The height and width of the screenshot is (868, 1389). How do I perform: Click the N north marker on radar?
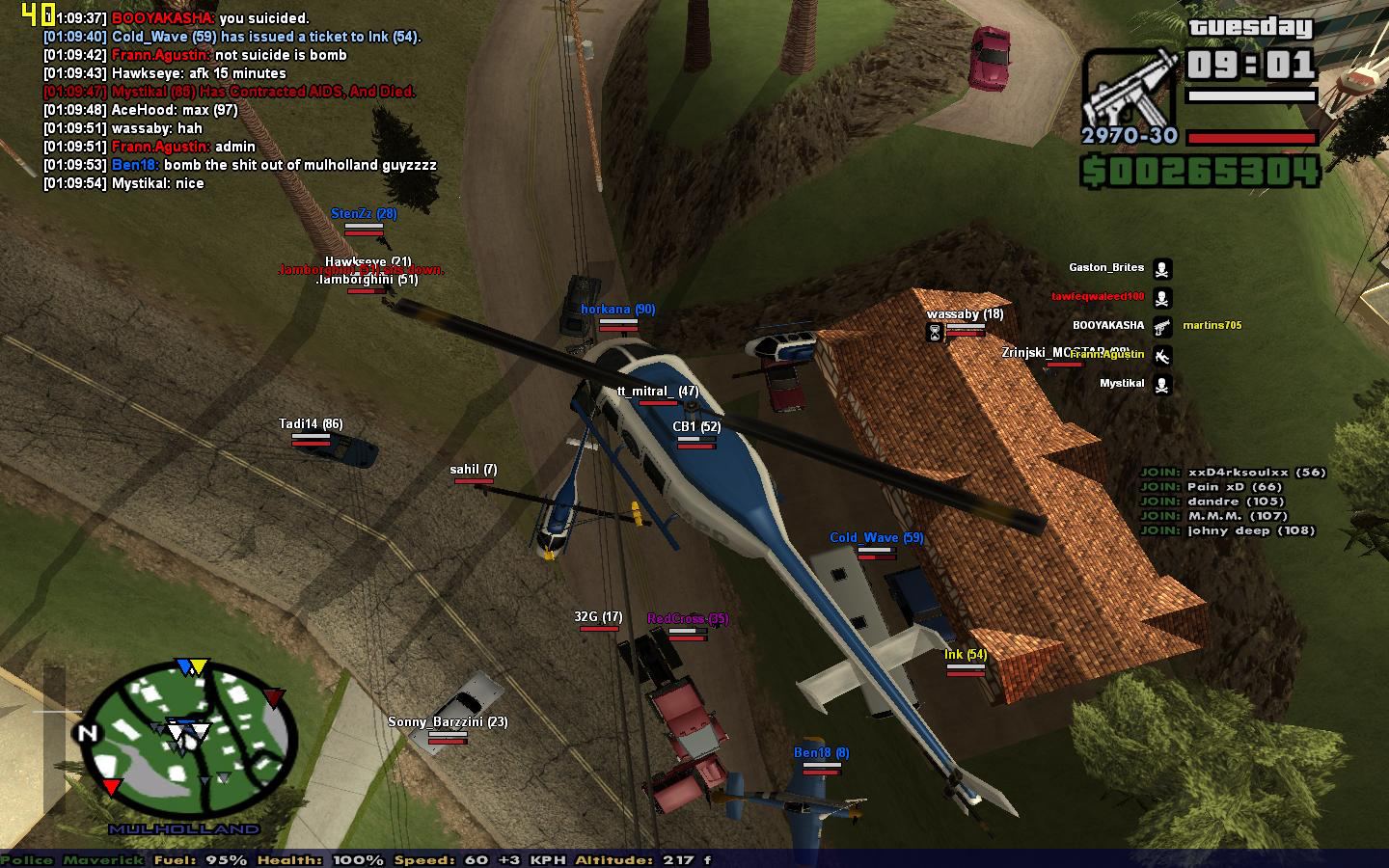click(88, 732)
